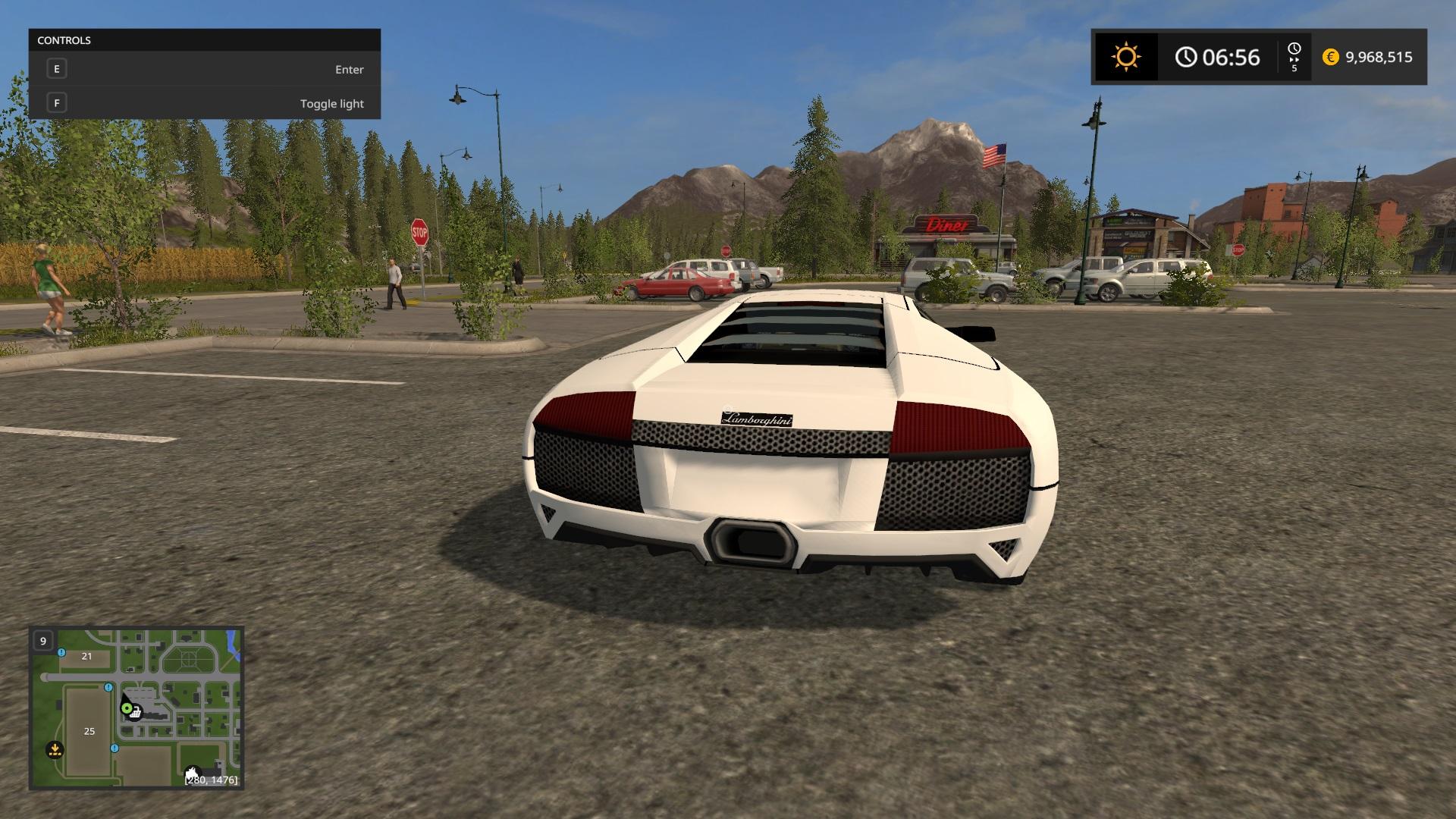Click the time scale clock icon
1456x819 pixels.
coord(1294,49)
